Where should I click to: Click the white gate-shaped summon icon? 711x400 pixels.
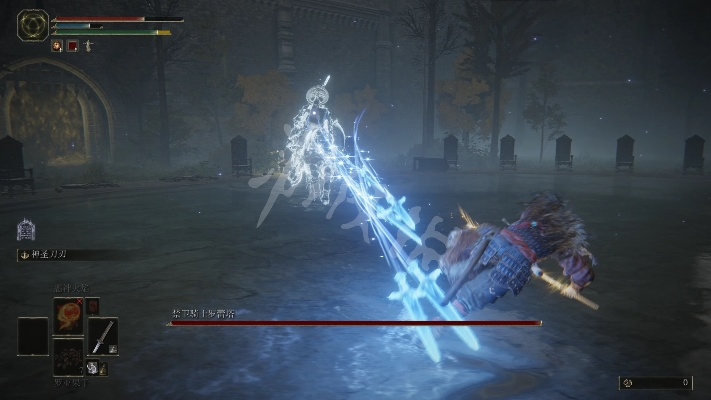pos(25,229)
